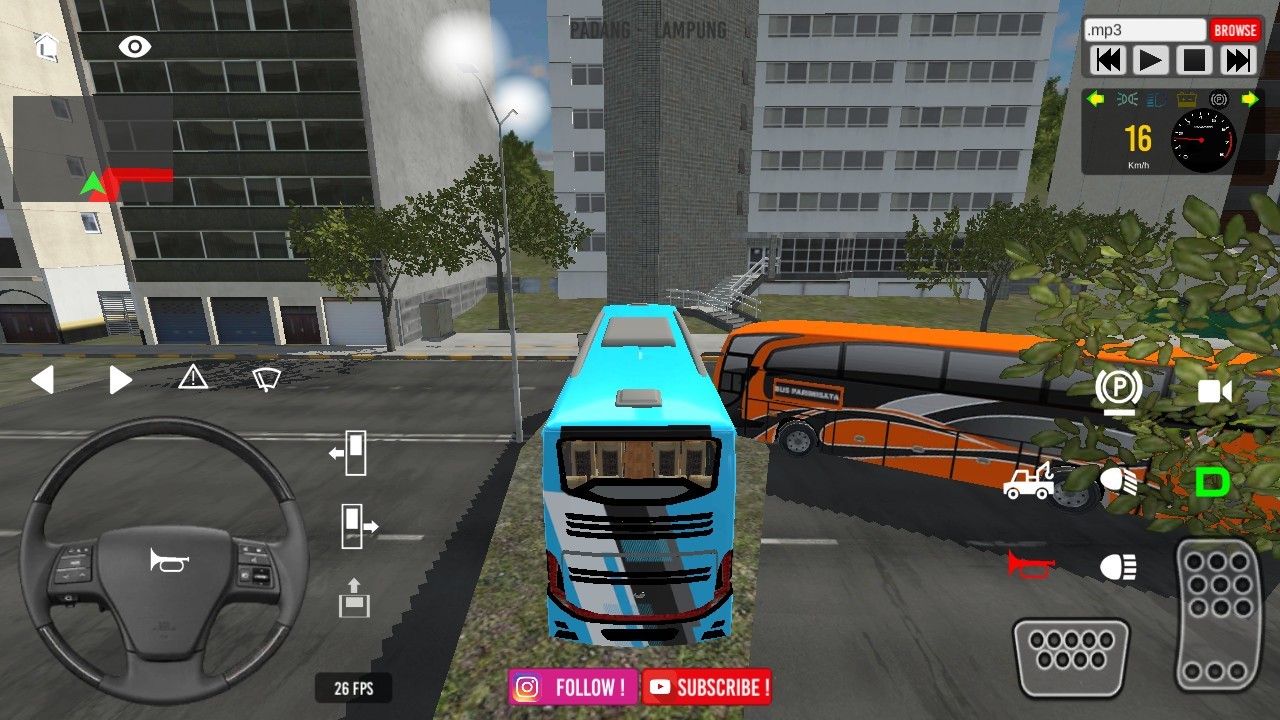Call the tow truck
The width and height of the screenshot is (1280, 720).
1028,482
